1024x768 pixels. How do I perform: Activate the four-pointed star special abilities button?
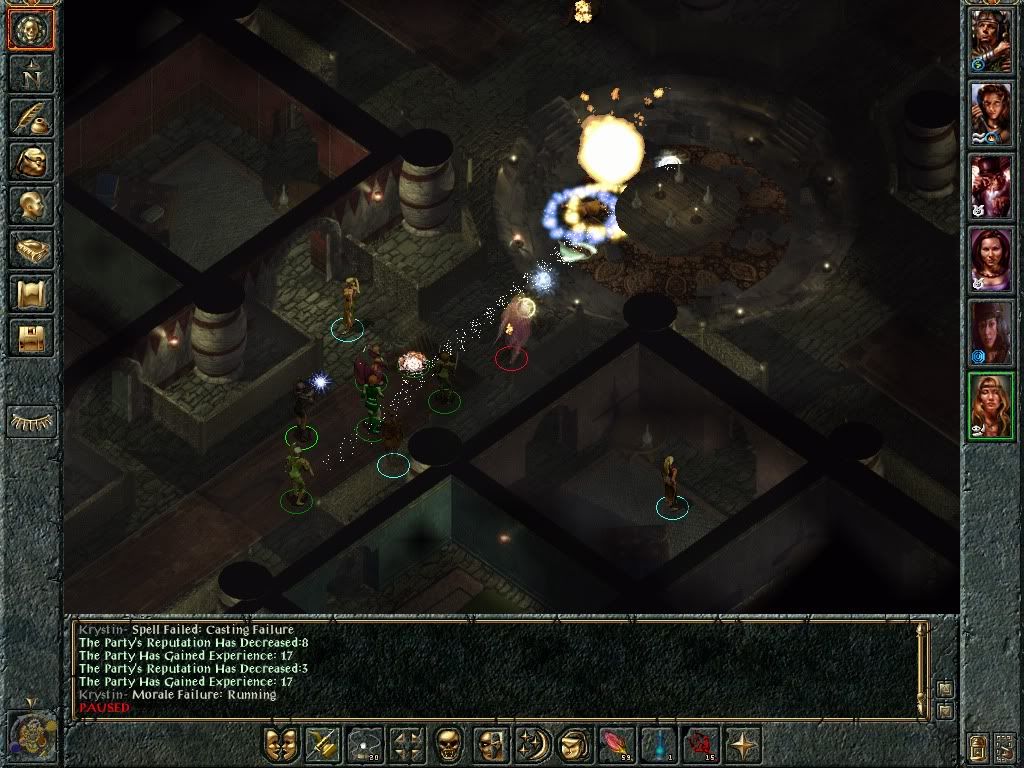pos(743,744)
